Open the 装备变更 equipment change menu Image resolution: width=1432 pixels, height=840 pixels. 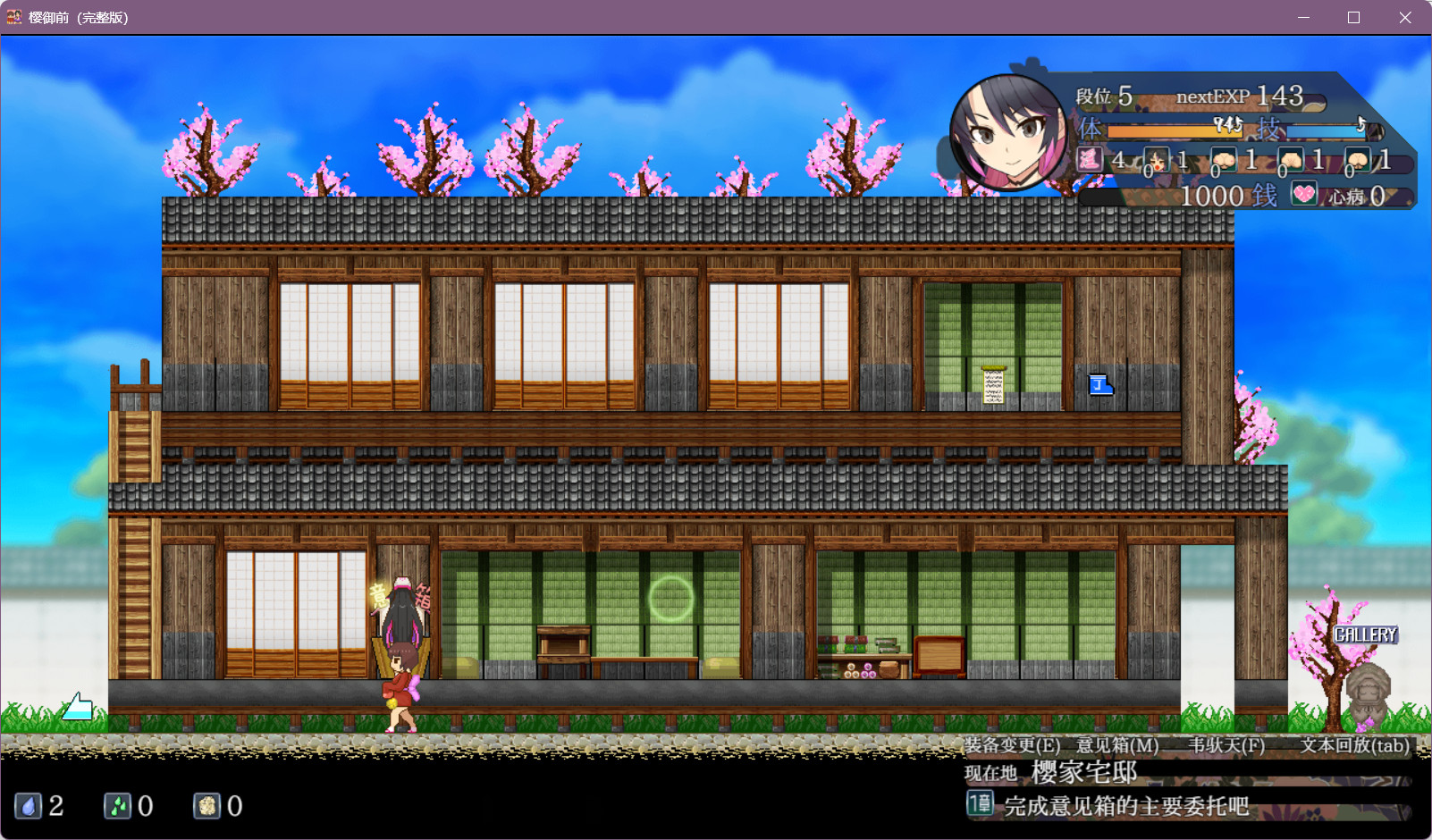pyautogui.click(x=1012, y=745)
